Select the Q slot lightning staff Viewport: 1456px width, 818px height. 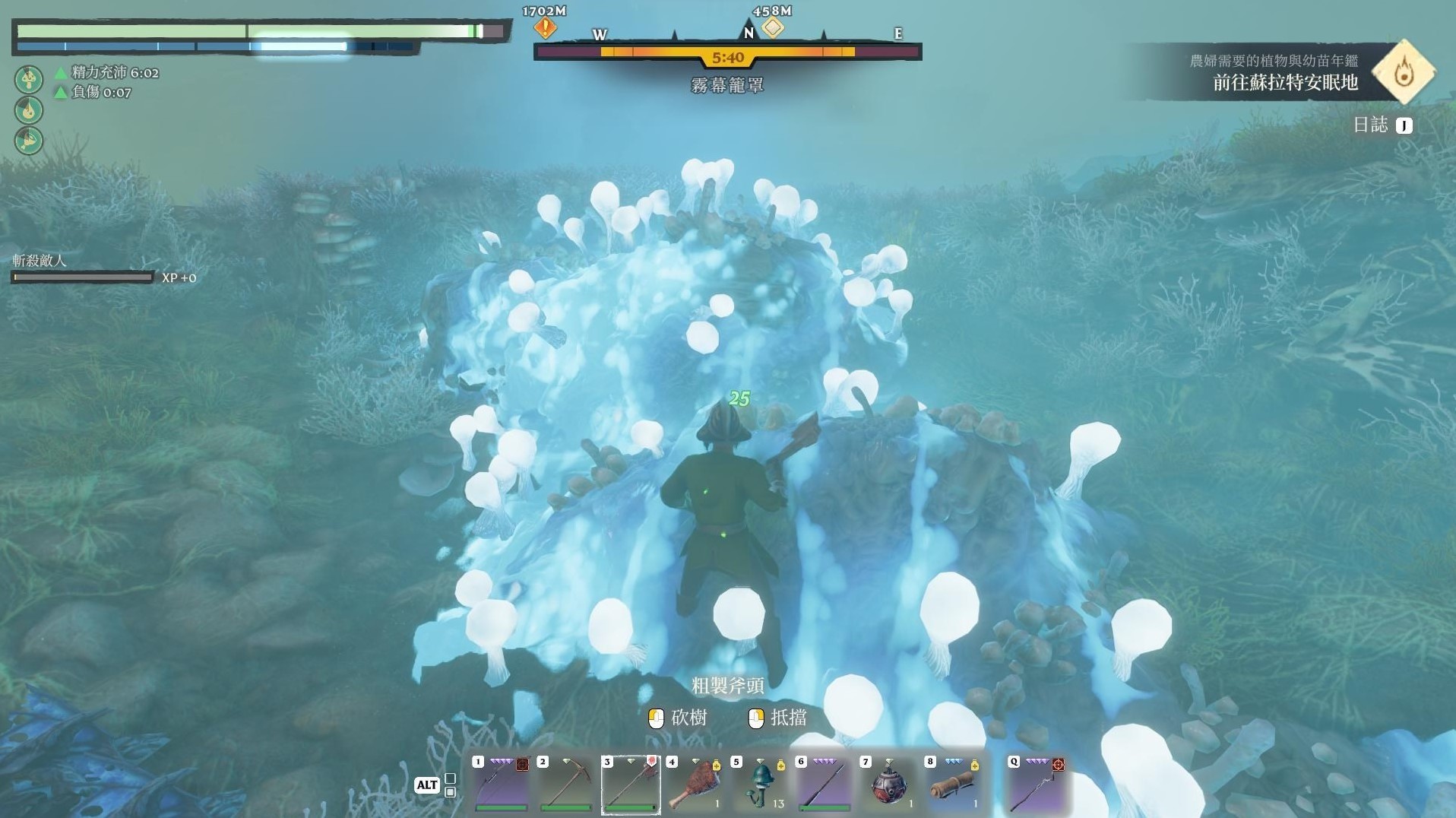tap(1037, 785)
